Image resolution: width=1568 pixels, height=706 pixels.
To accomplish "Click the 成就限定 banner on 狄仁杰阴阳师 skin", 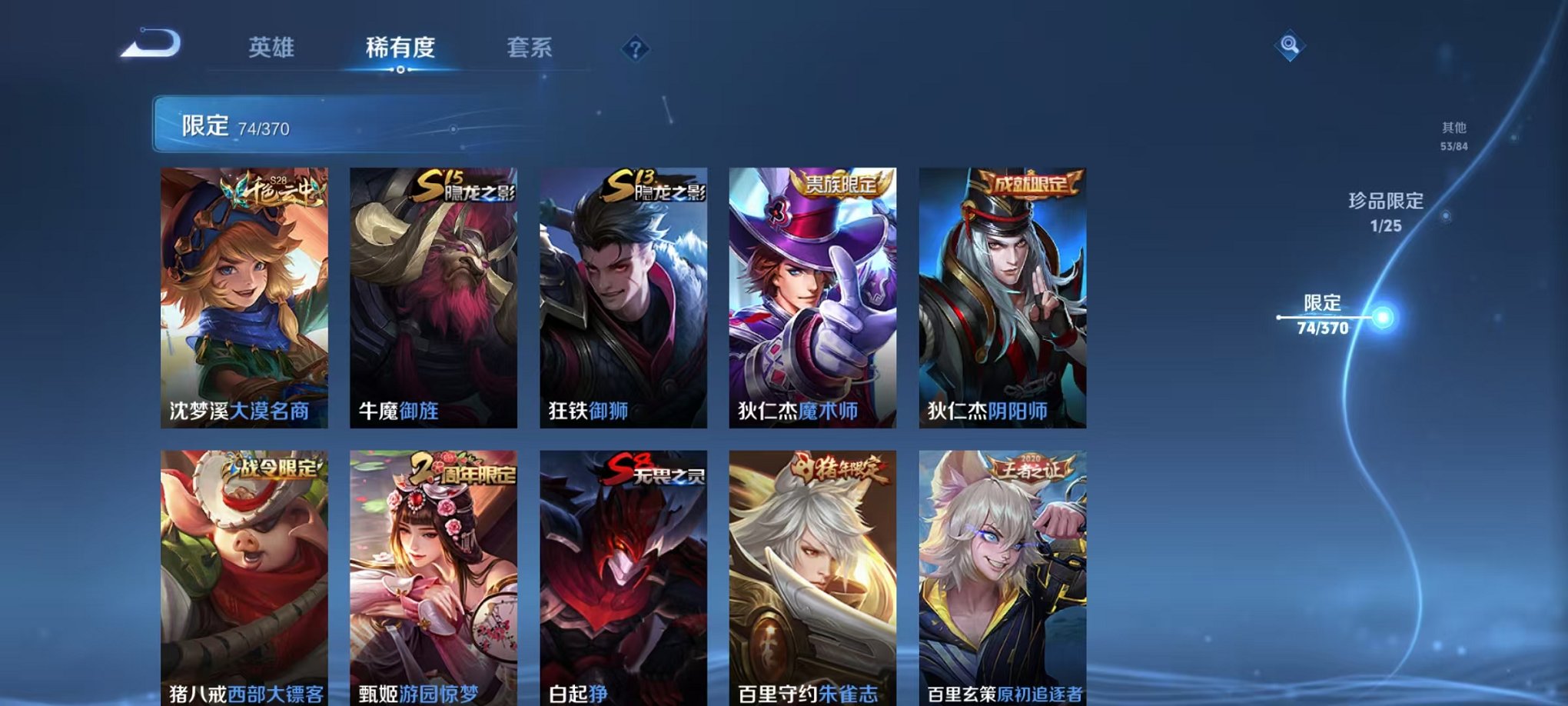I will pos(1026,185).
